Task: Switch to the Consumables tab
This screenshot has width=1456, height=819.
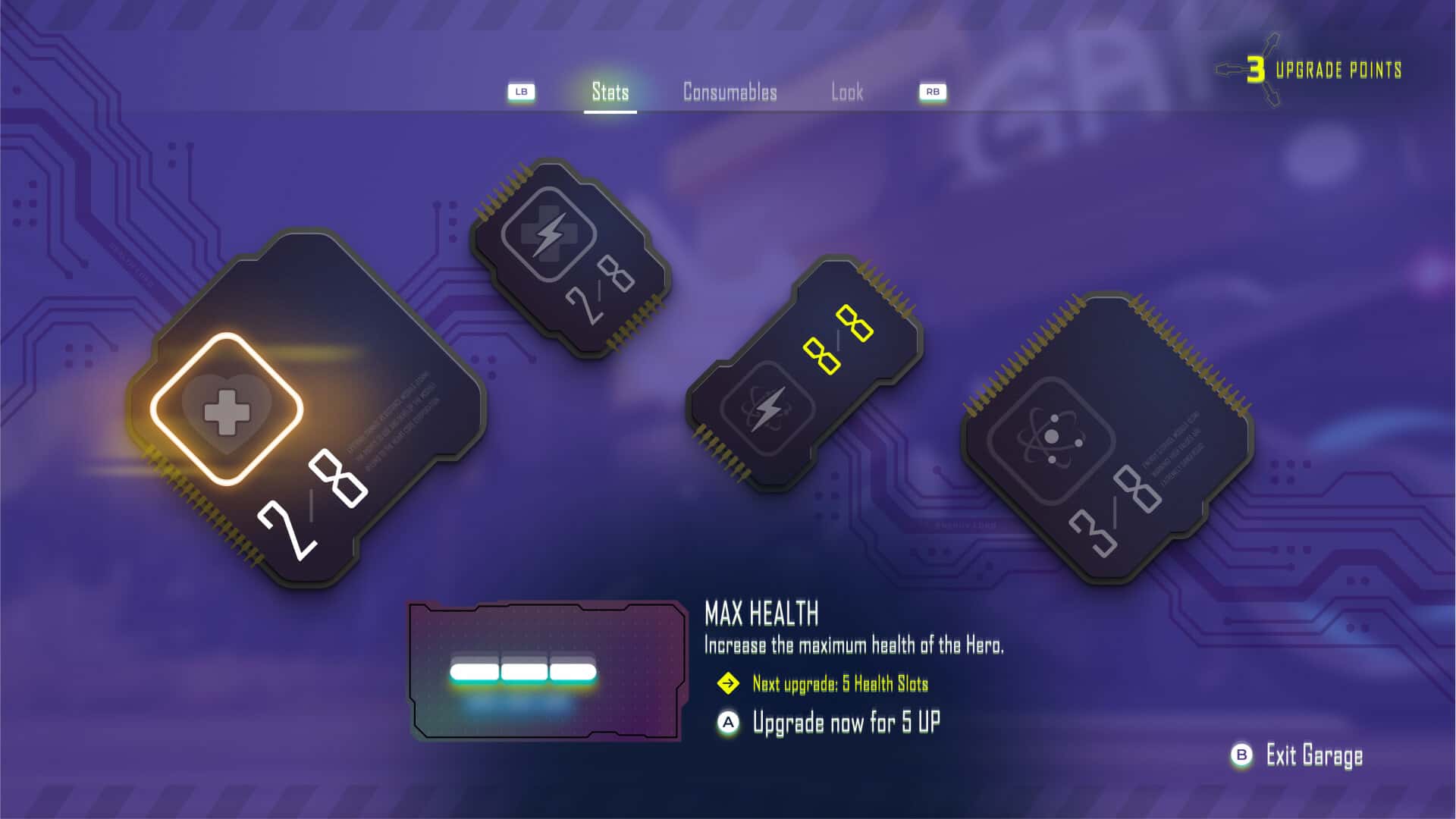Action: tap(729, 93)
